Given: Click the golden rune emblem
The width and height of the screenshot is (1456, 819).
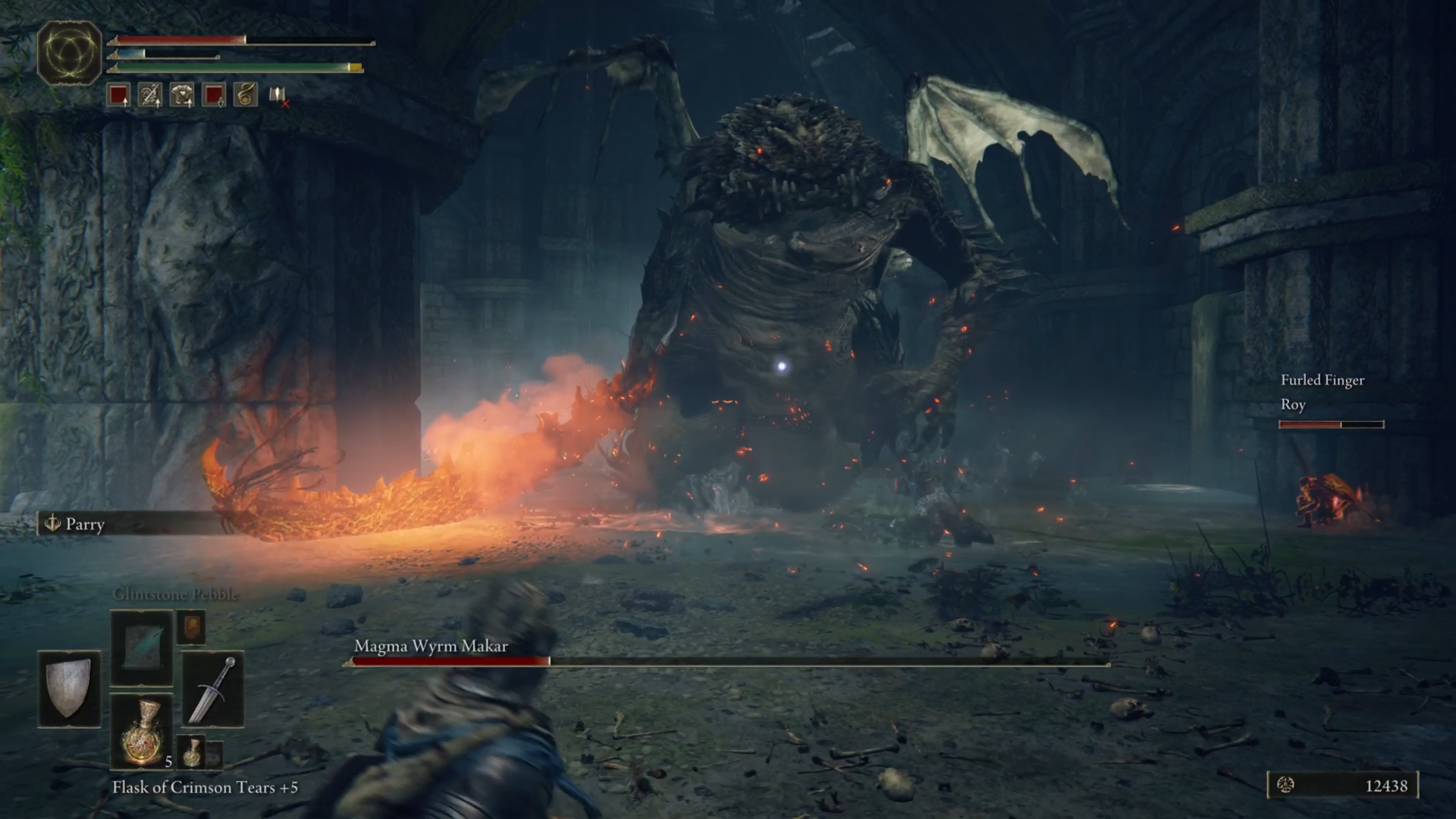Looking at the screenshot, I should pyautogui.click(x=69, y=53).
